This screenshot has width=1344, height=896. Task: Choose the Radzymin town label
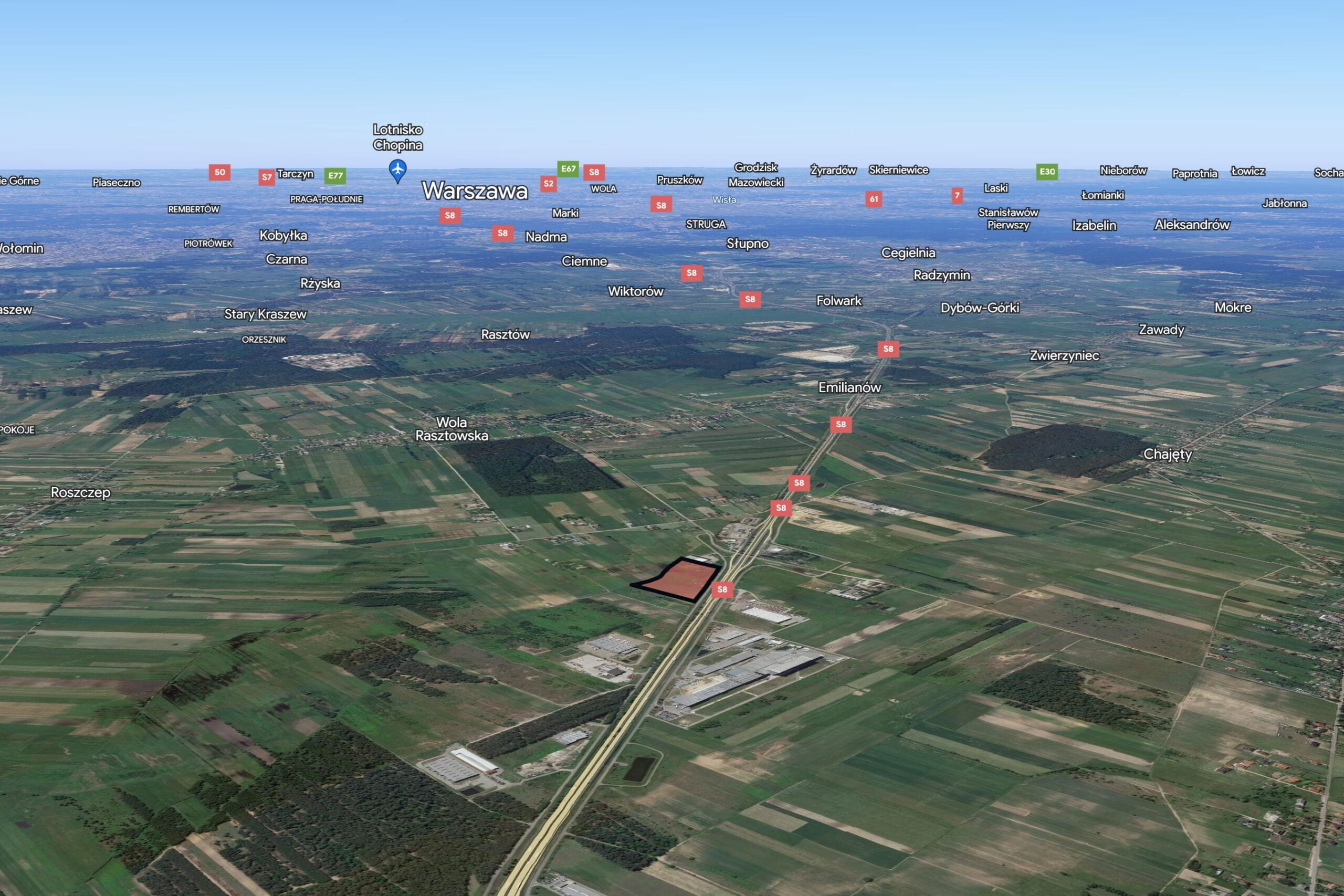942,276
